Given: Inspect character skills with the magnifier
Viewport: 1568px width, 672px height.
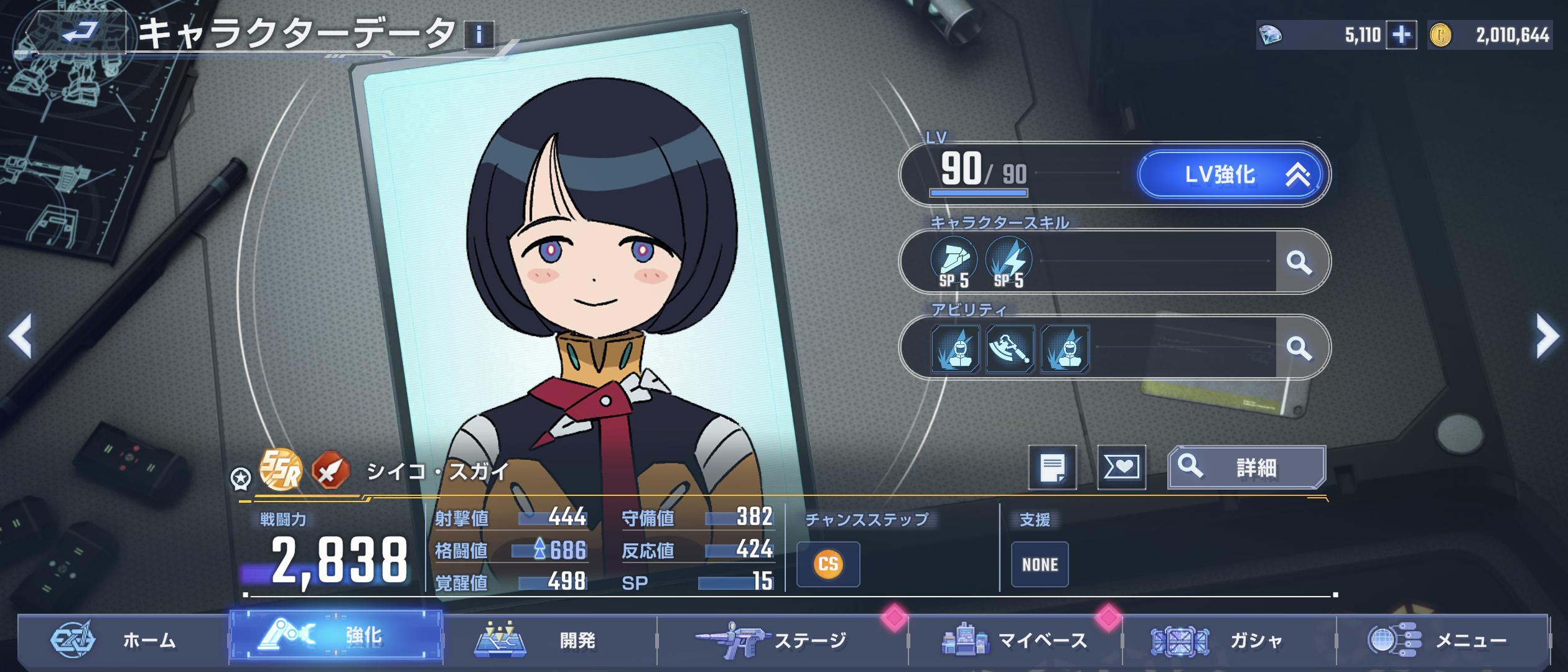Looking at the screenshot, I should click(x=1299, y=262).
